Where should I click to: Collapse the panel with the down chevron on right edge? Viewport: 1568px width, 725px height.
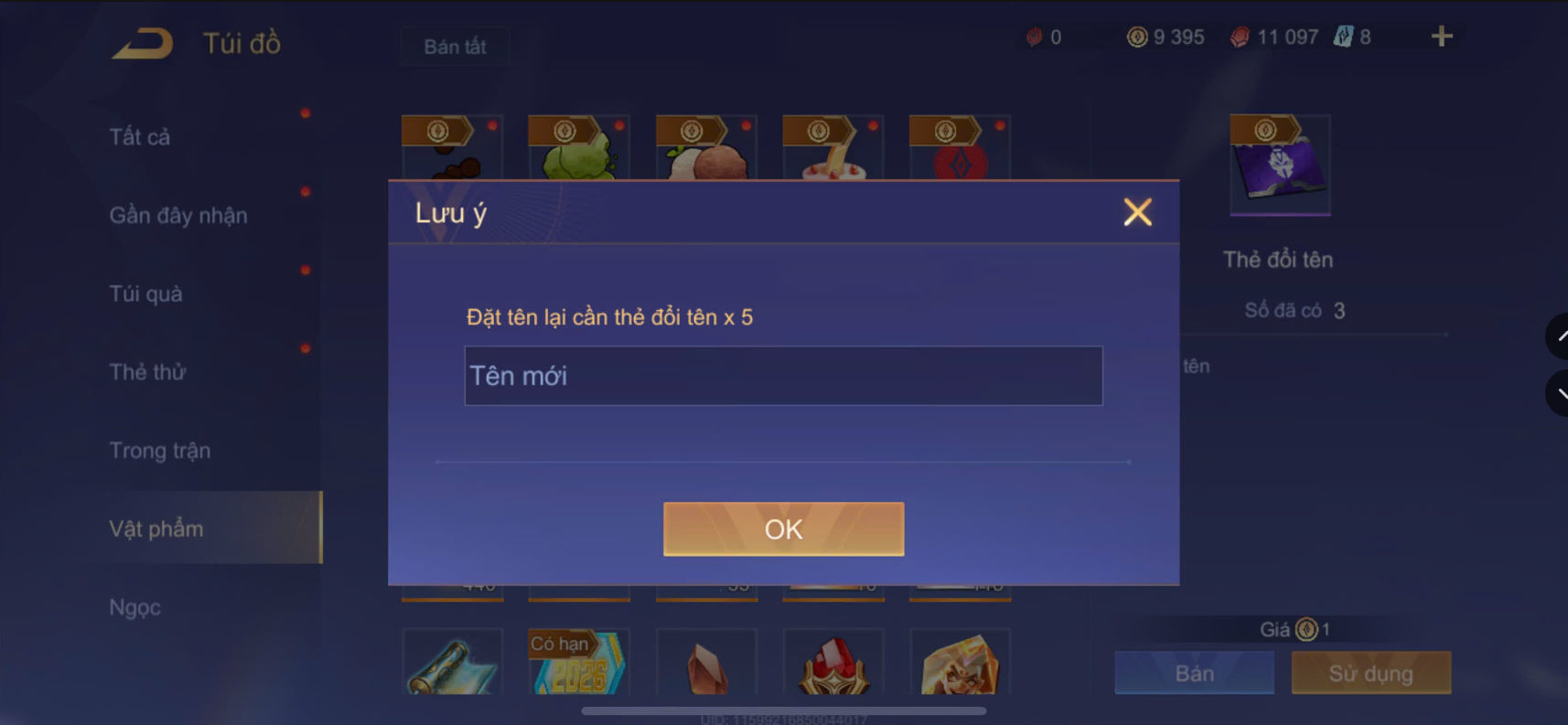pos(1561,393)
